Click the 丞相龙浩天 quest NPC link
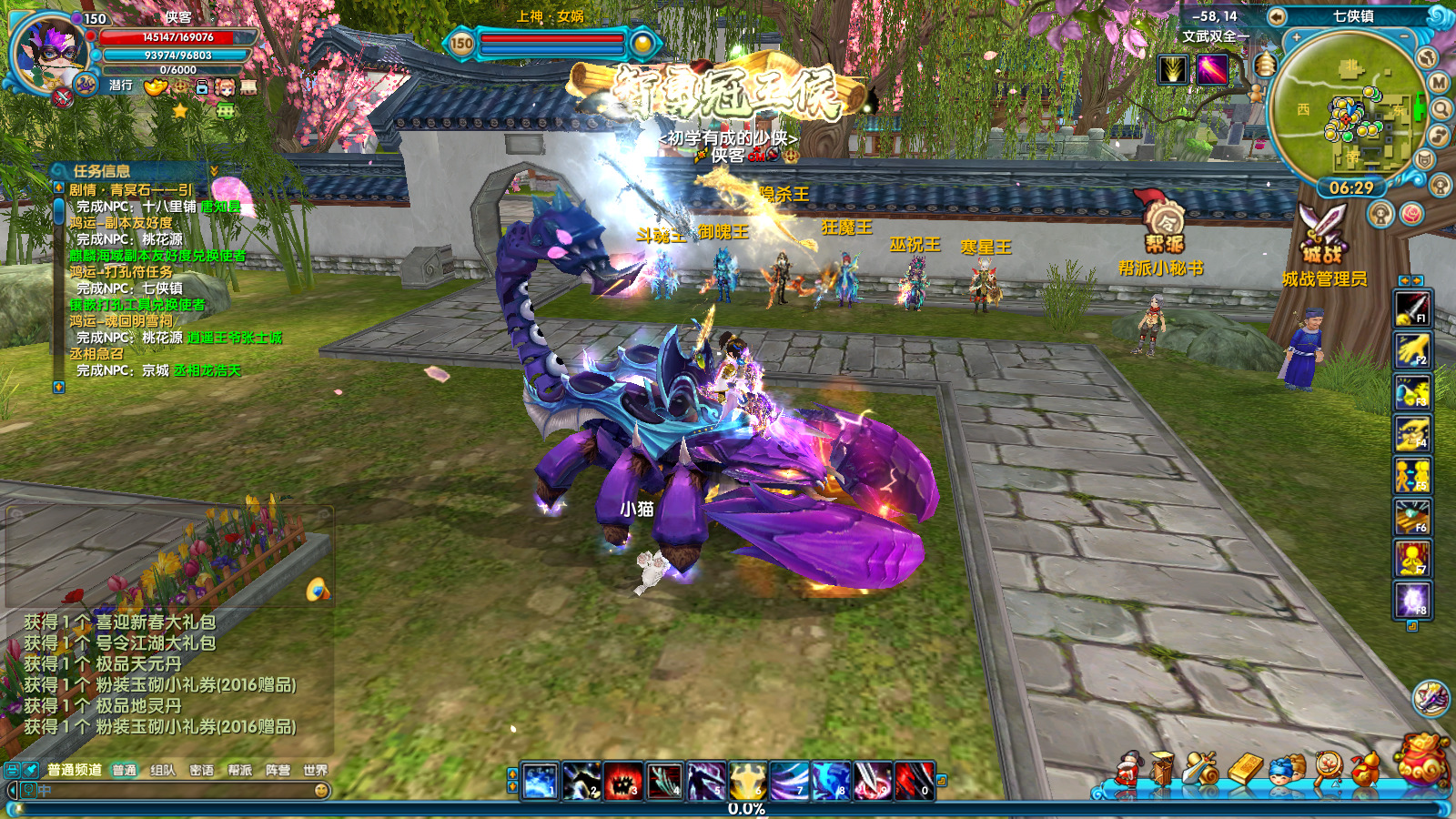Screen dimensions: 1456x819 coord(207,370)
